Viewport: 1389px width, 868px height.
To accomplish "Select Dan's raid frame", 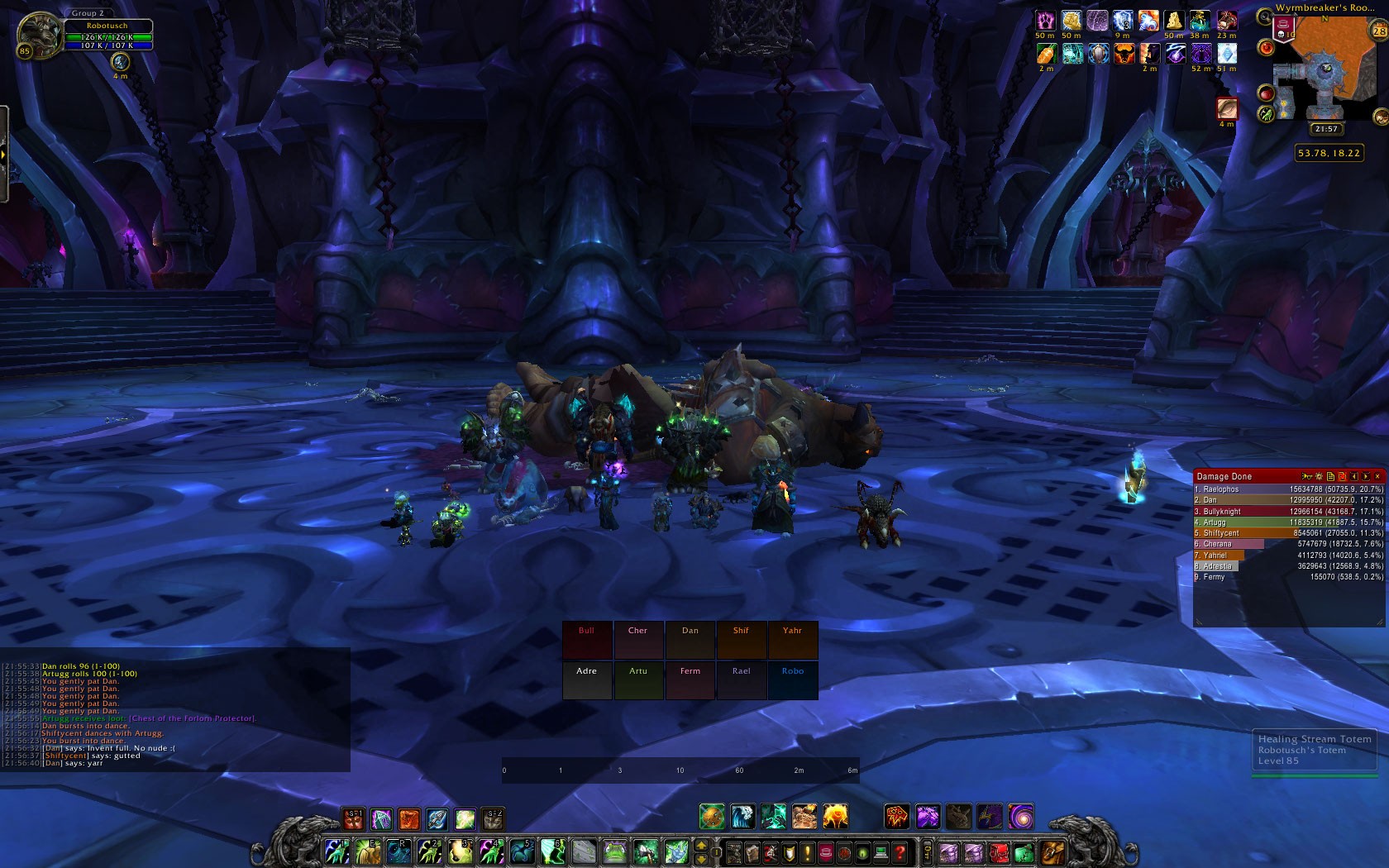I will pos(690,640).
